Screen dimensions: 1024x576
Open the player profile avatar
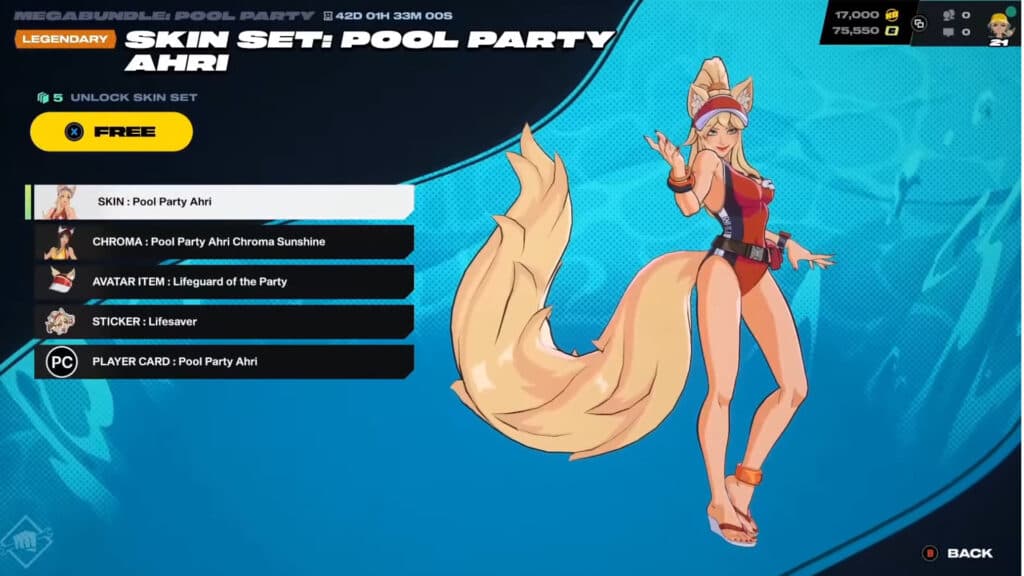pyautogui.click(x=1000, y=24)
